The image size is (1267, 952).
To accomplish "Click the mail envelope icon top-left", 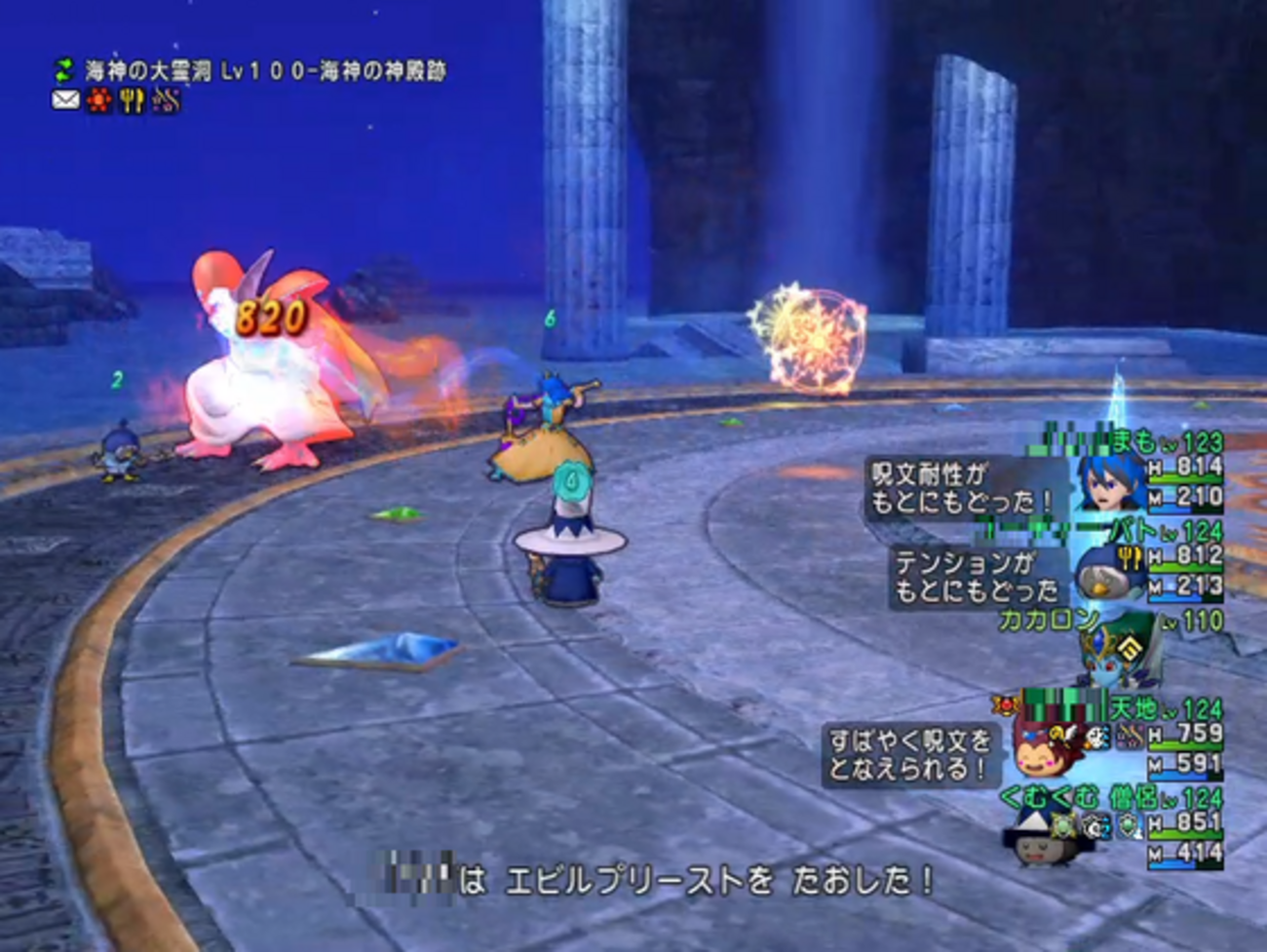I will pos(64,99).
